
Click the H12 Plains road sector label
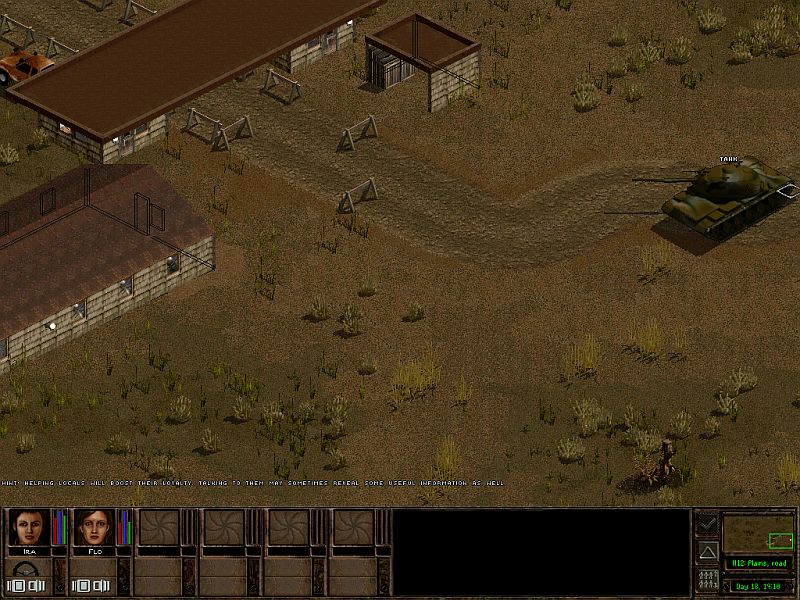coord(757,563)
